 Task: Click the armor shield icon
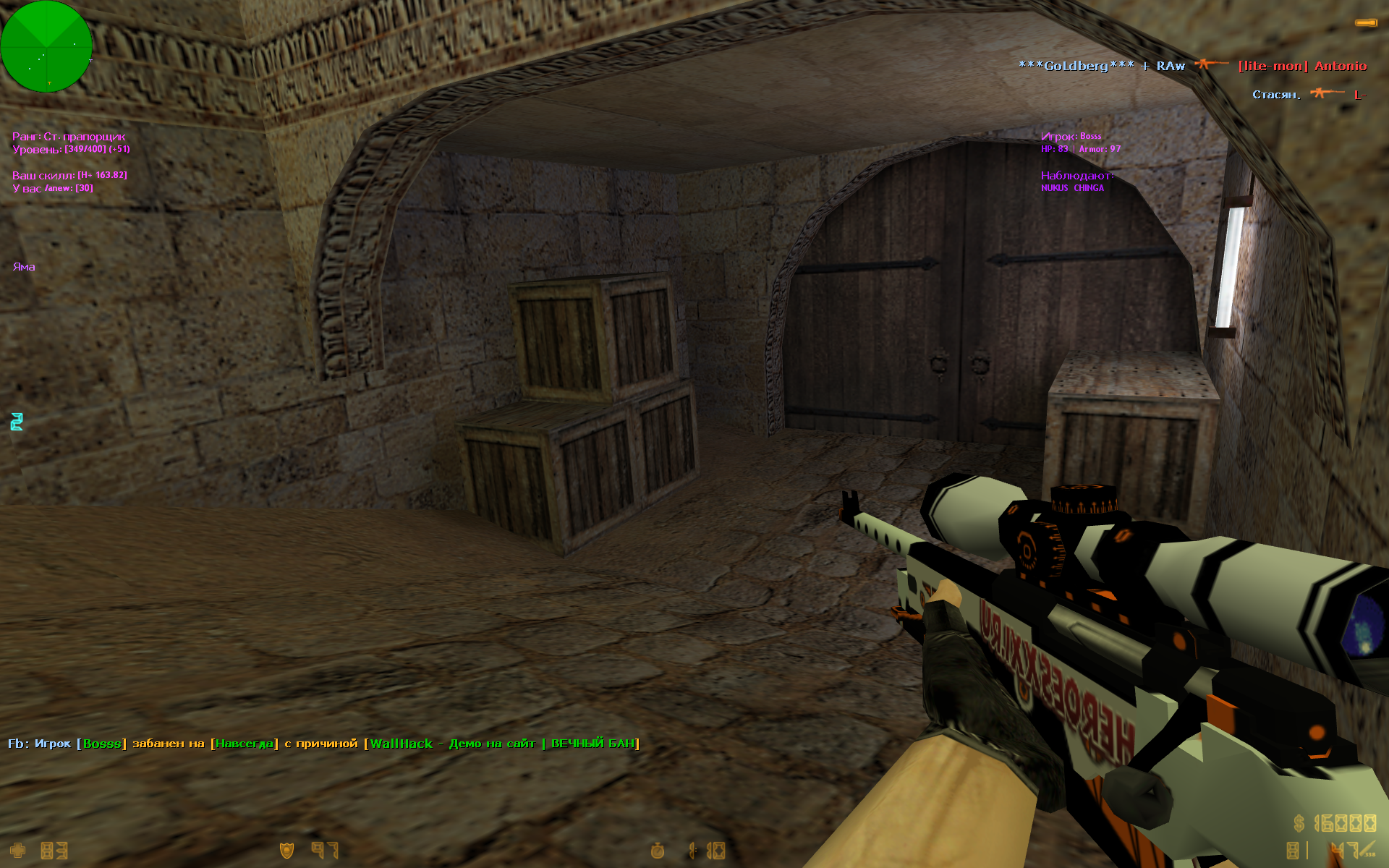pos(287,851)
